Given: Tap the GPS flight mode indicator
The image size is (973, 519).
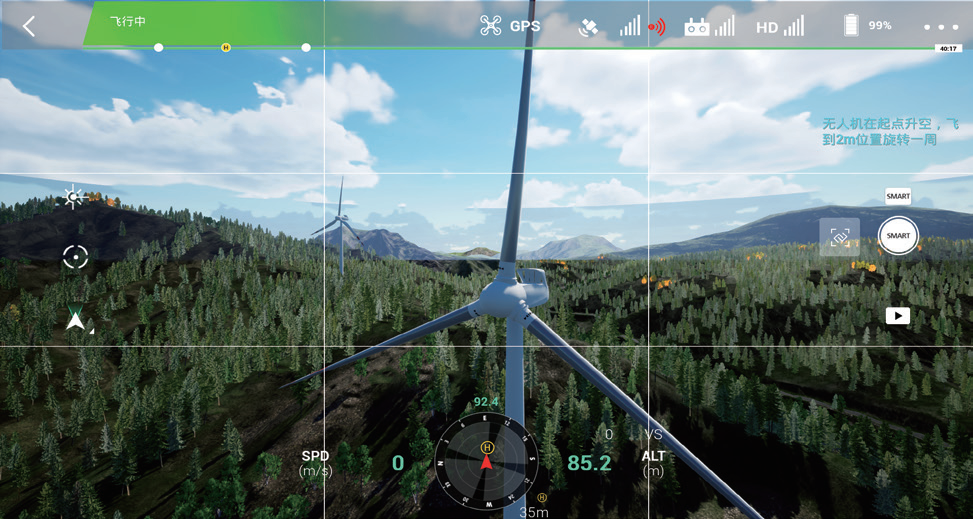Looking at the screenshot, I should (510, 26).
